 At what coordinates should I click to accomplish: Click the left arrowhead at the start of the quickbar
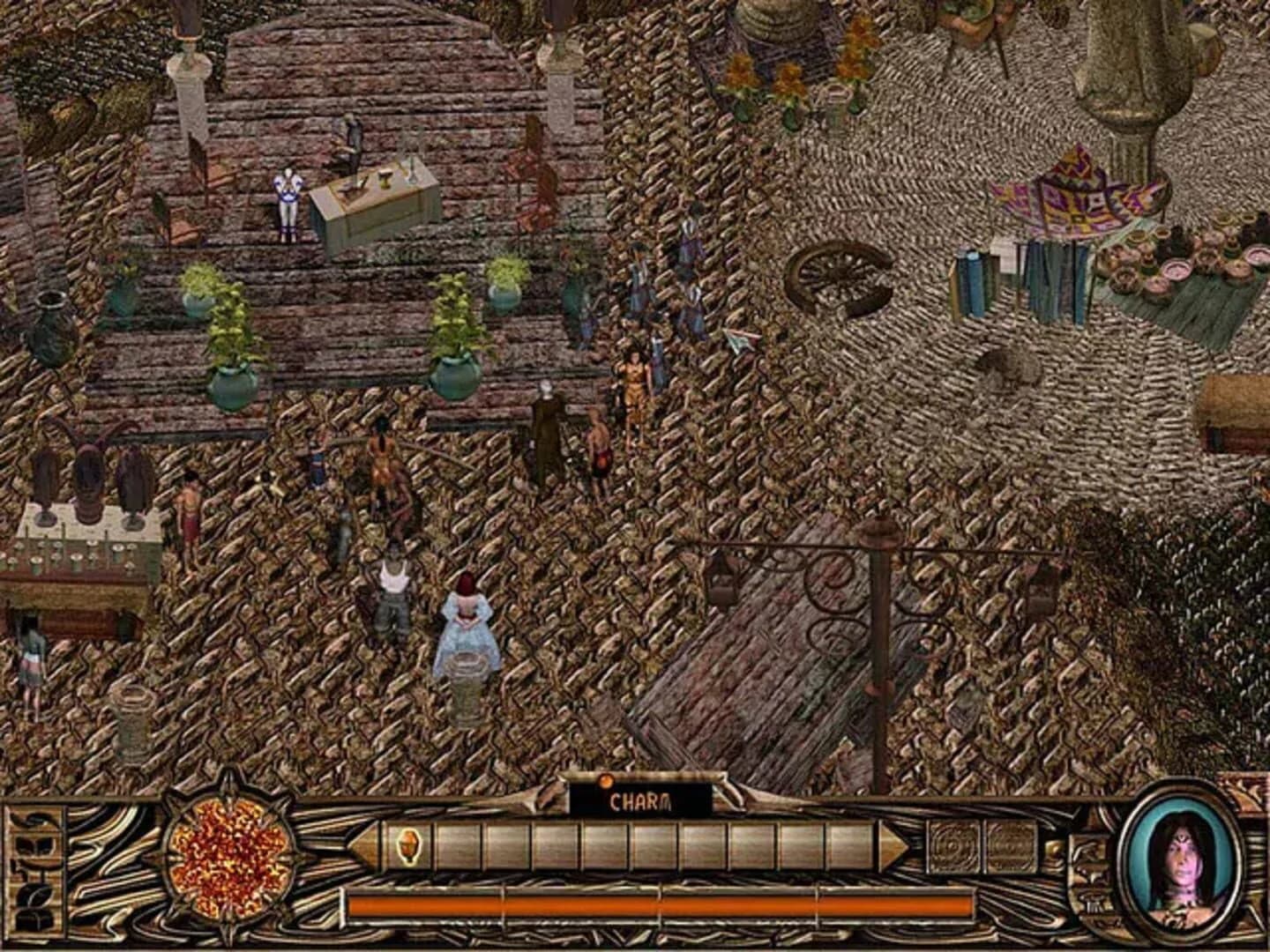pos(363,844)
